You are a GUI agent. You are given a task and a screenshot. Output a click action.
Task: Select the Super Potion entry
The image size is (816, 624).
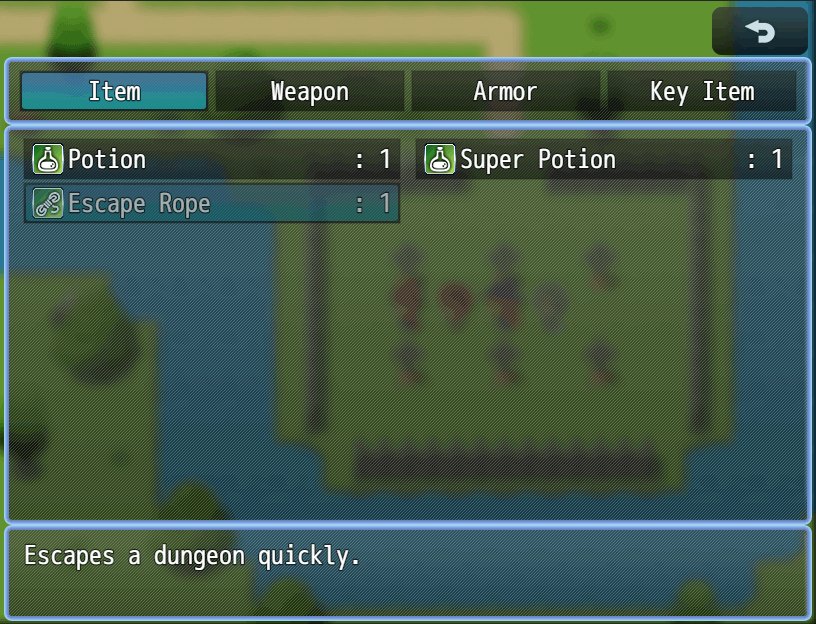604,160
